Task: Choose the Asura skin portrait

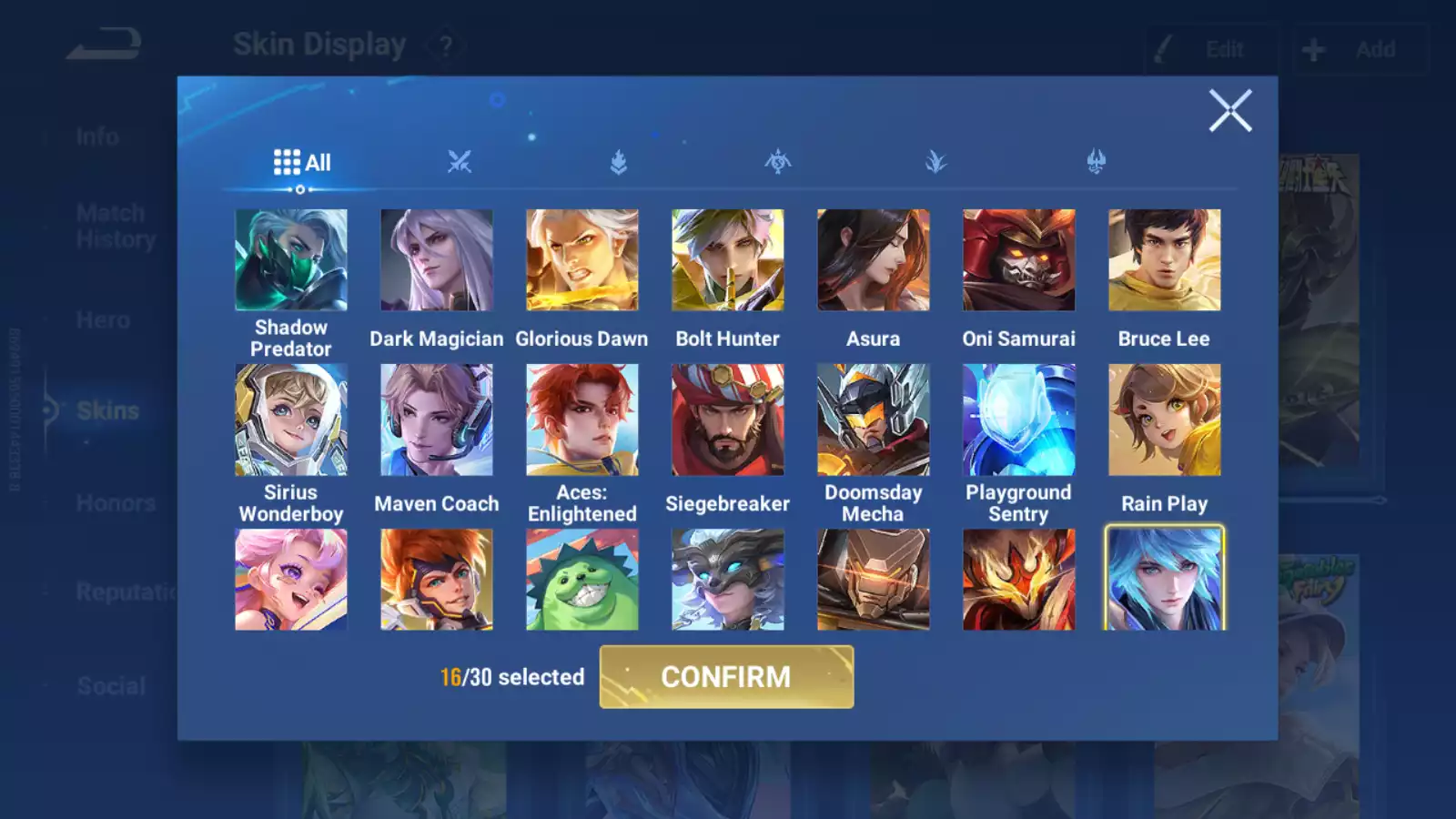Action: click(x=874, y=260)
